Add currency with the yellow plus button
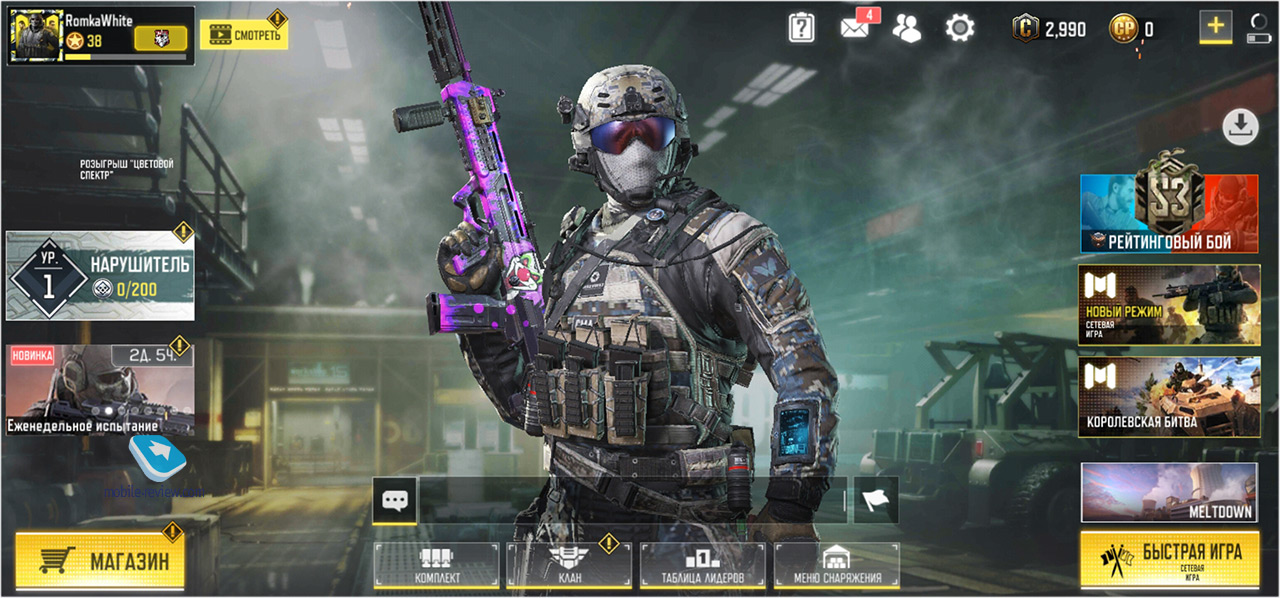The width and height of the screenshot is (1280, 598). click(1216, 27)
